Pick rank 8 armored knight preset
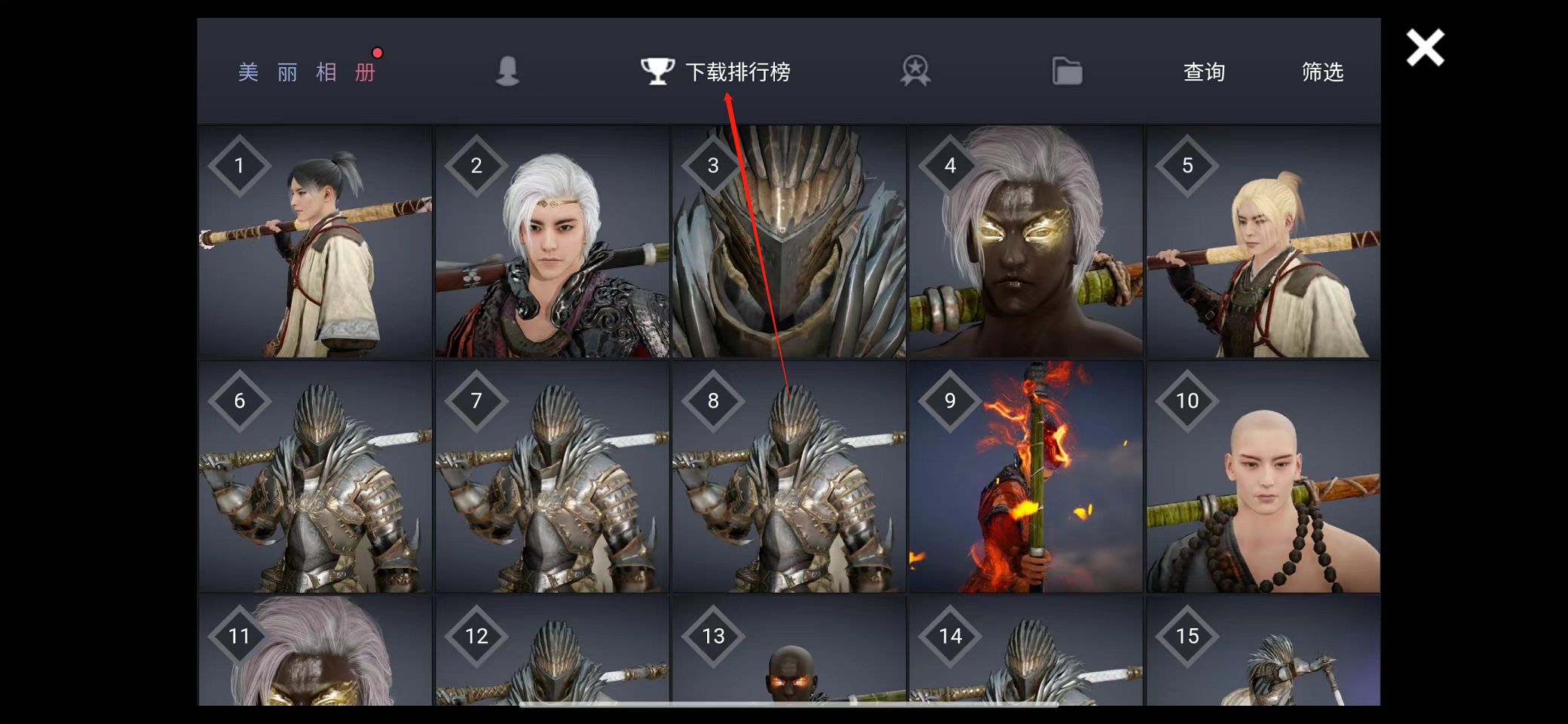The image size is (1568, 724). click(x=789, y=477)
